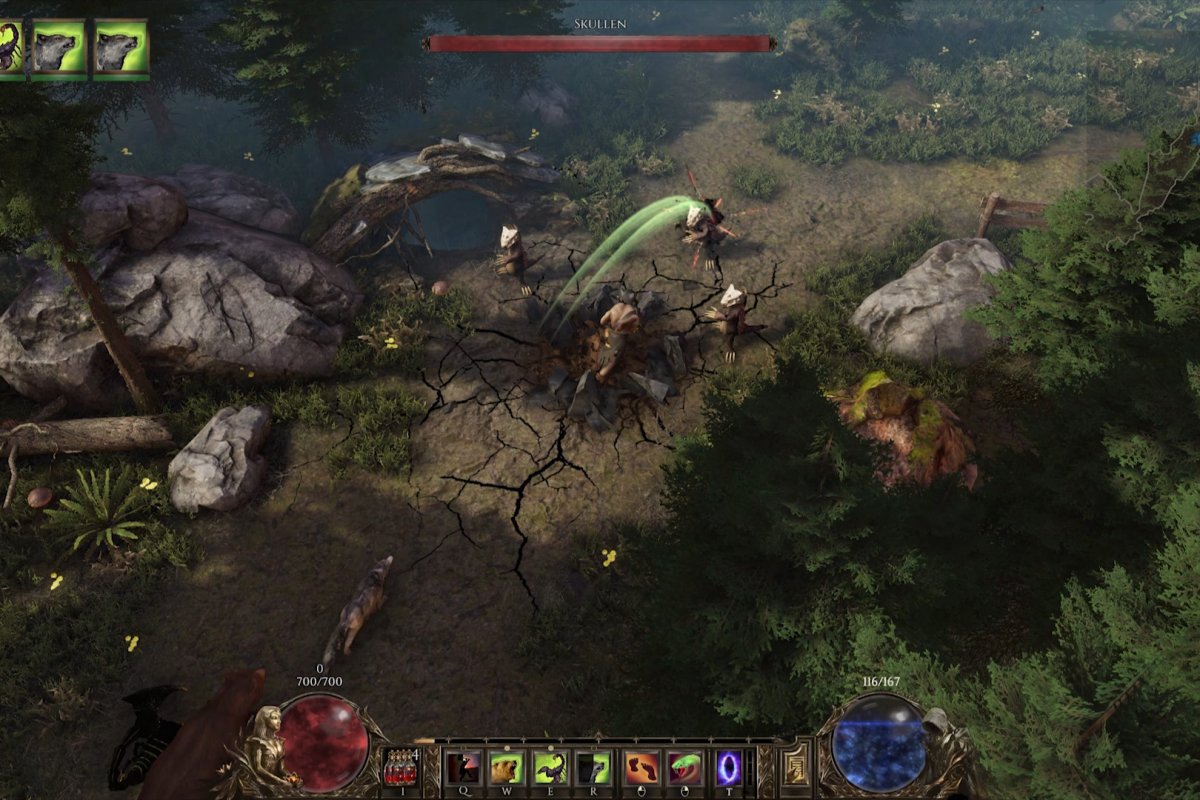The image size is (1200, 800).
Task: Select the roaring bear skill icon
Action: point(505,767)
